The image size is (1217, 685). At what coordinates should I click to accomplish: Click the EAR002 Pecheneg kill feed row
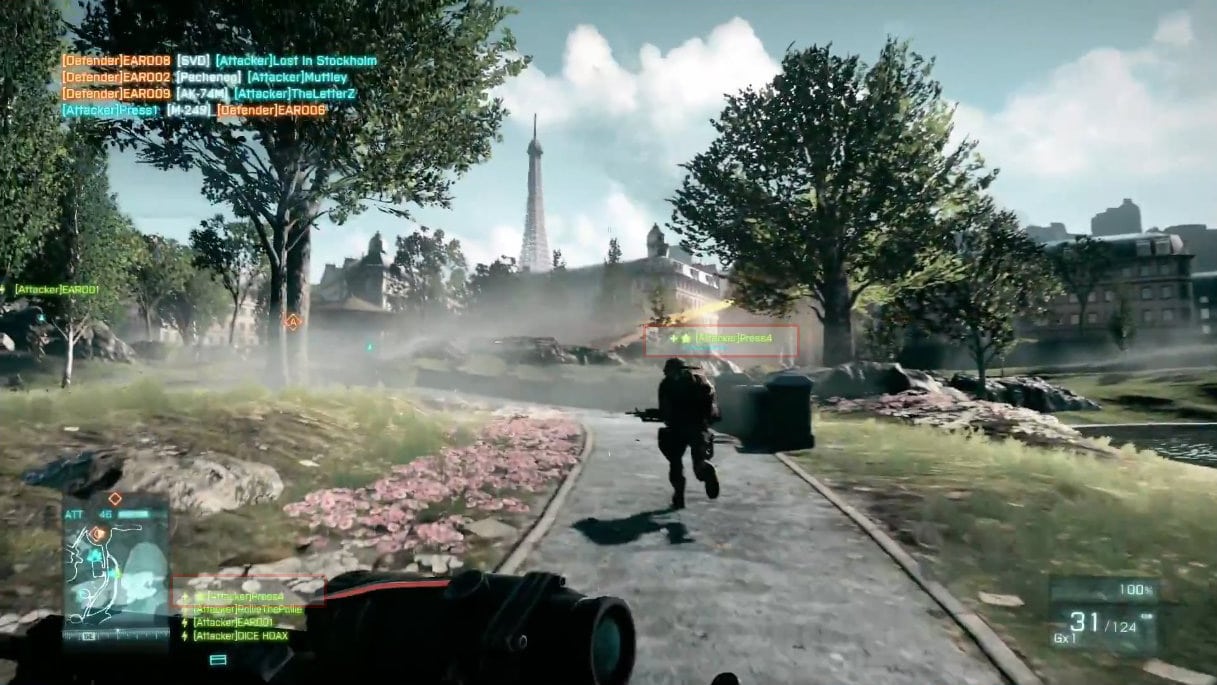(204, 77)
